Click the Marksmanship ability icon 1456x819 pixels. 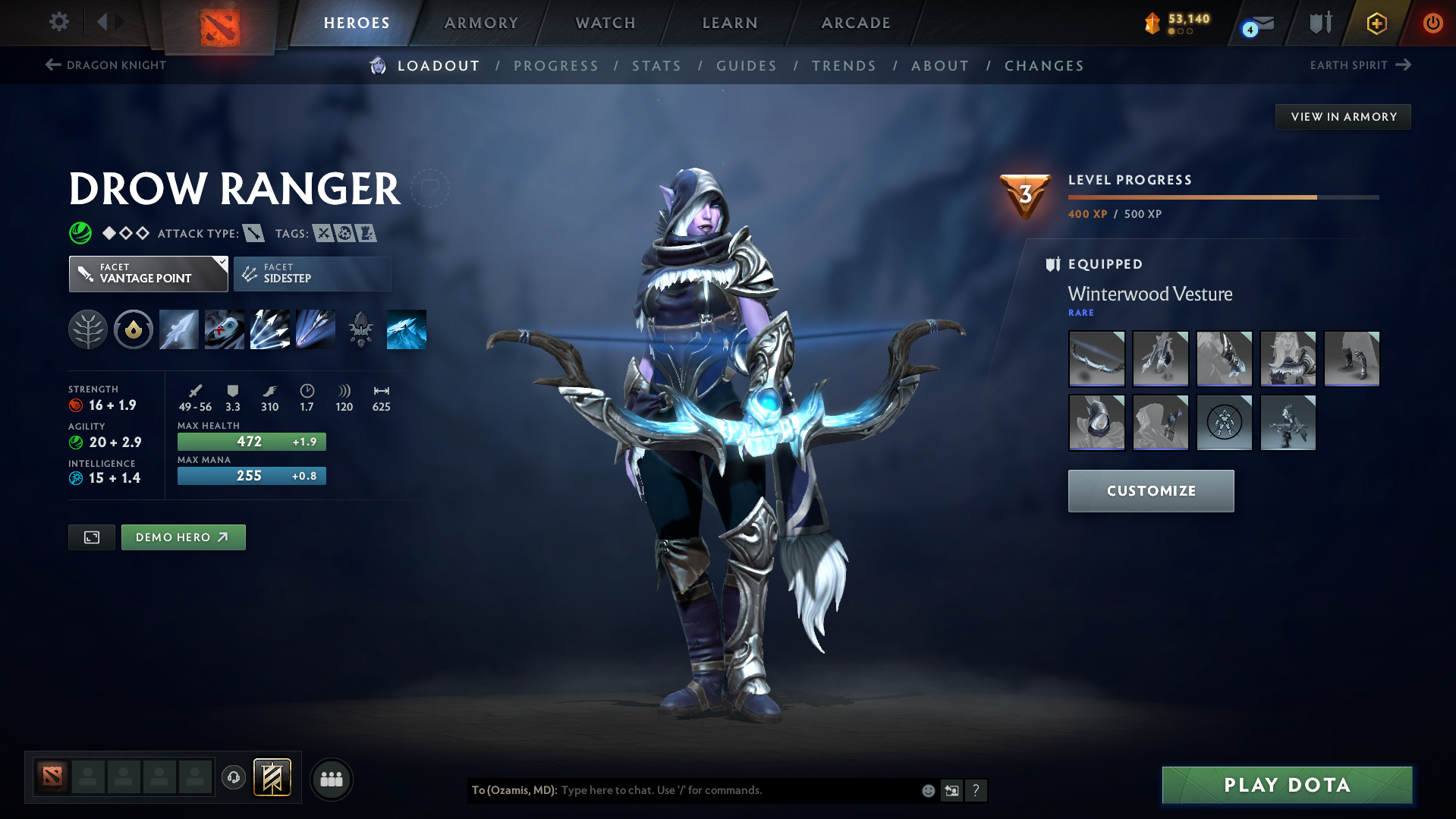[x=315, y=329]
